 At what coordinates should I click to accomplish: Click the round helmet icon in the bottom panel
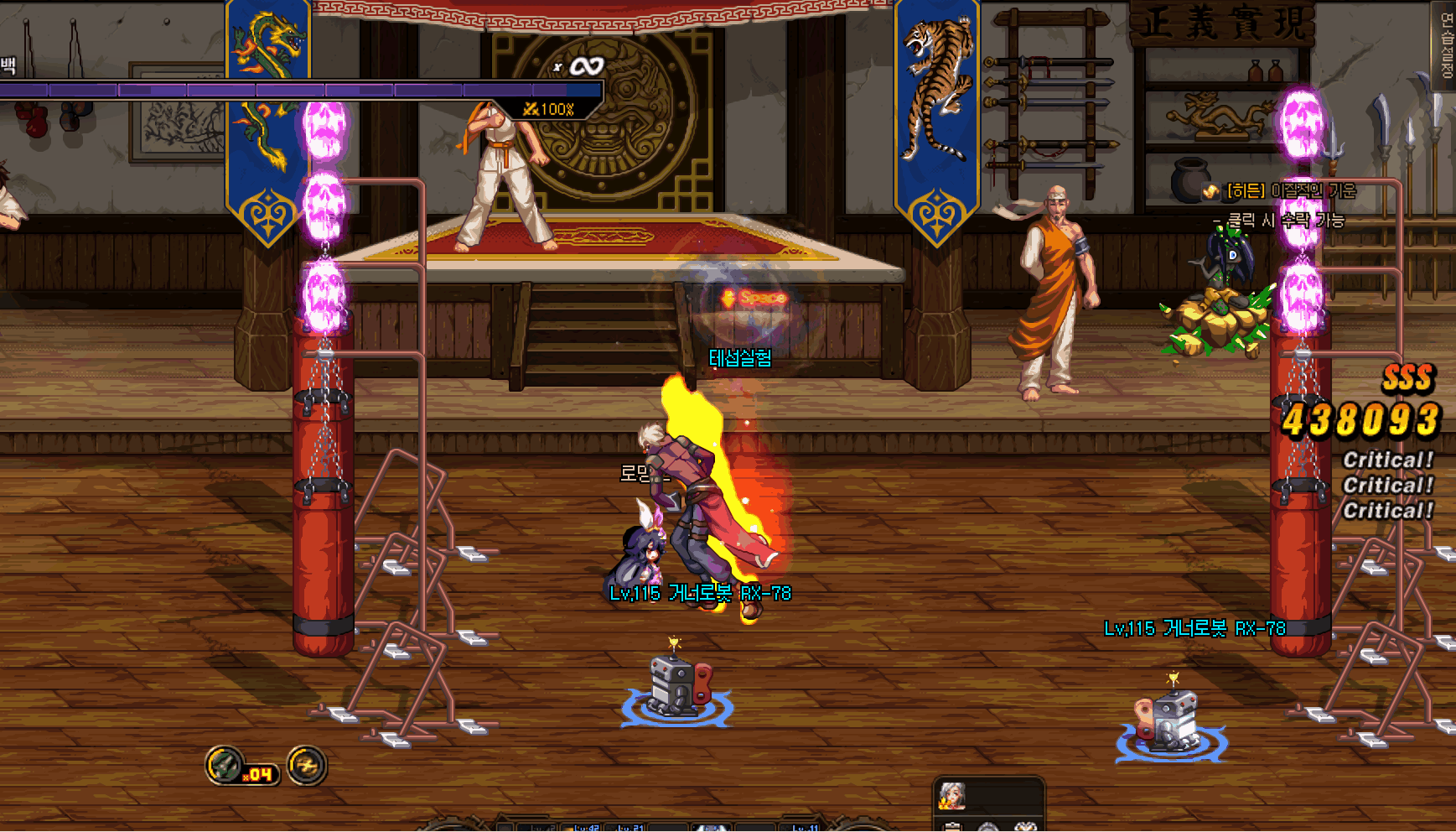[x=991, y=828]
